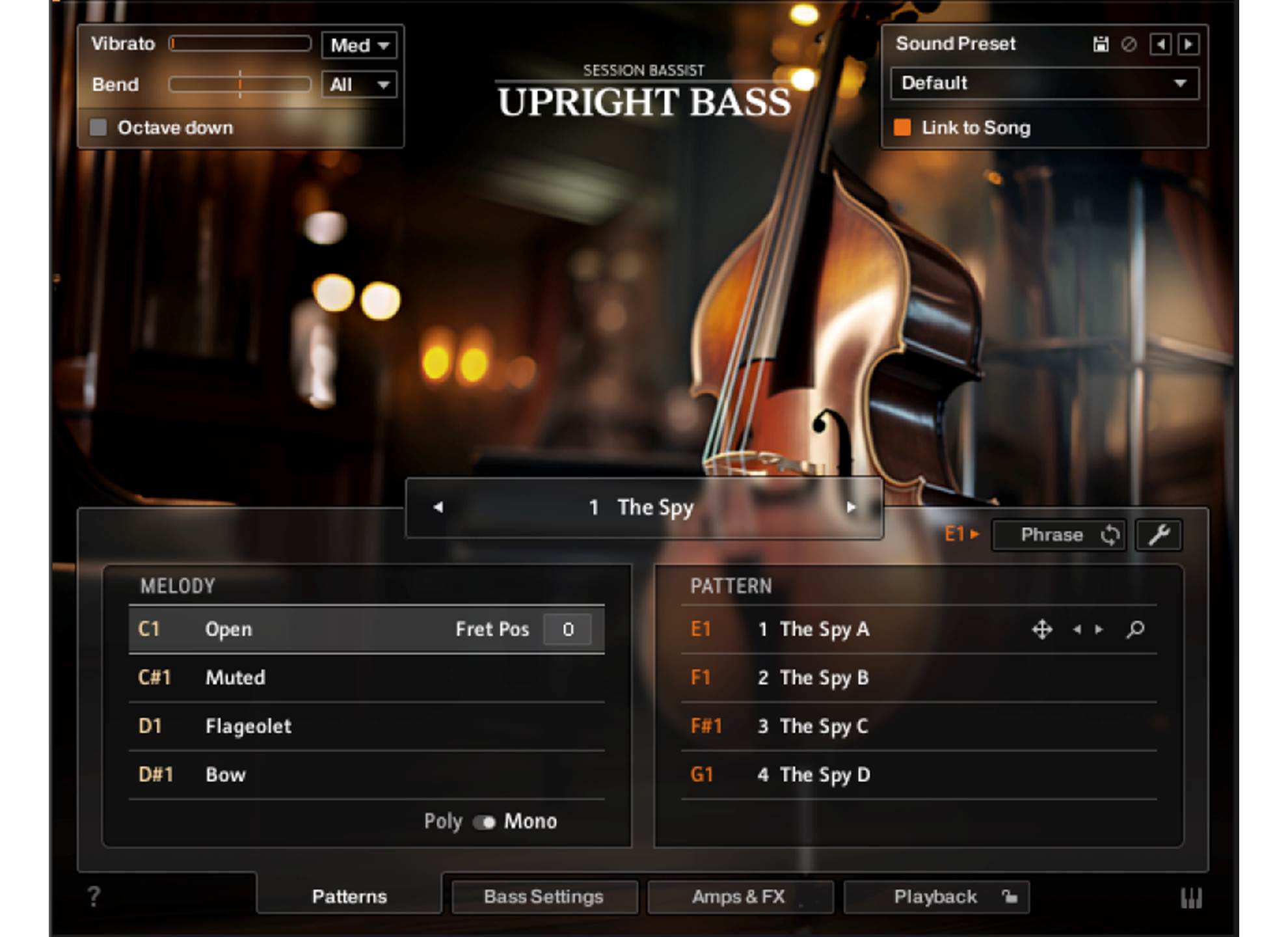Save the sound preset with floppy icon
This screenshot has width=1288, height=937.
1101,44
